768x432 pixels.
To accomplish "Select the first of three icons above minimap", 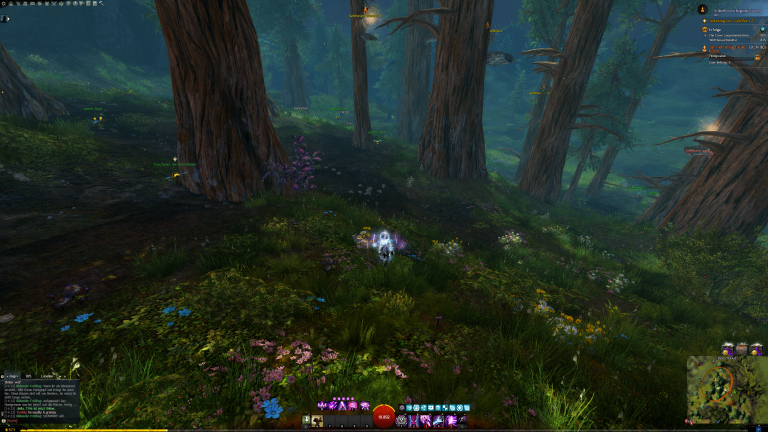I will click(728, 349).
